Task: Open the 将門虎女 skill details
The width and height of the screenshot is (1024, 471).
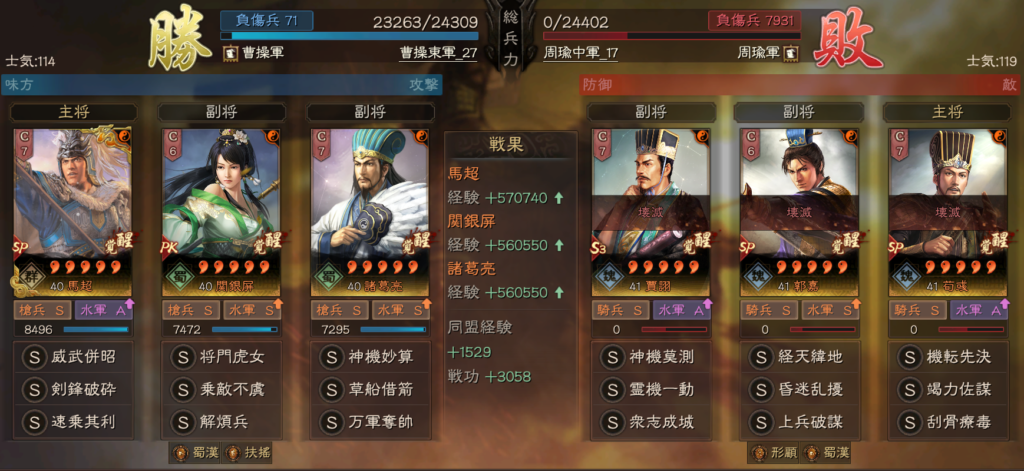Action: click(x=221, y=357)
